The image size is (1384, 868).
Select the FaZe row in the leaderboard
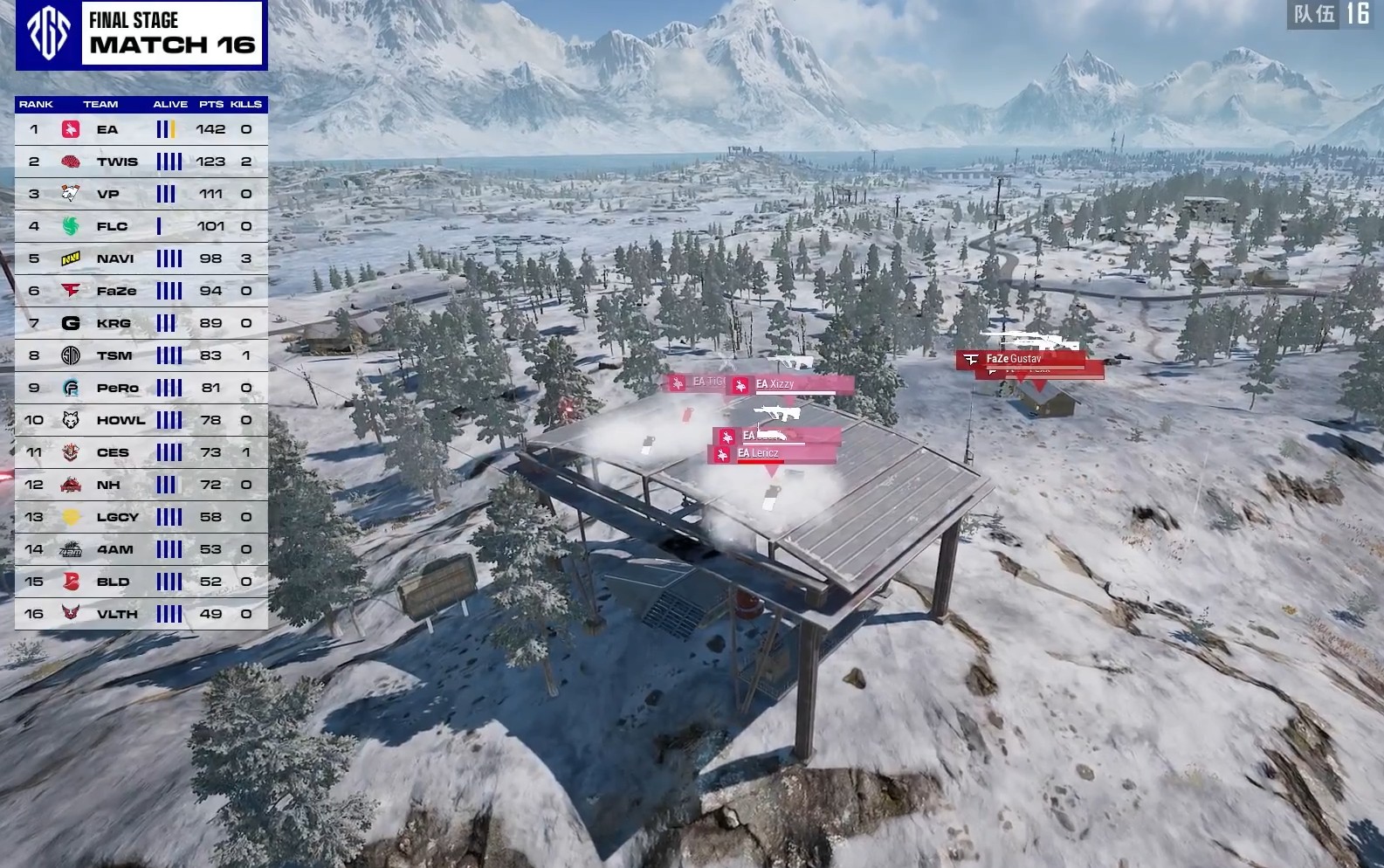click(x=141, y=291)
